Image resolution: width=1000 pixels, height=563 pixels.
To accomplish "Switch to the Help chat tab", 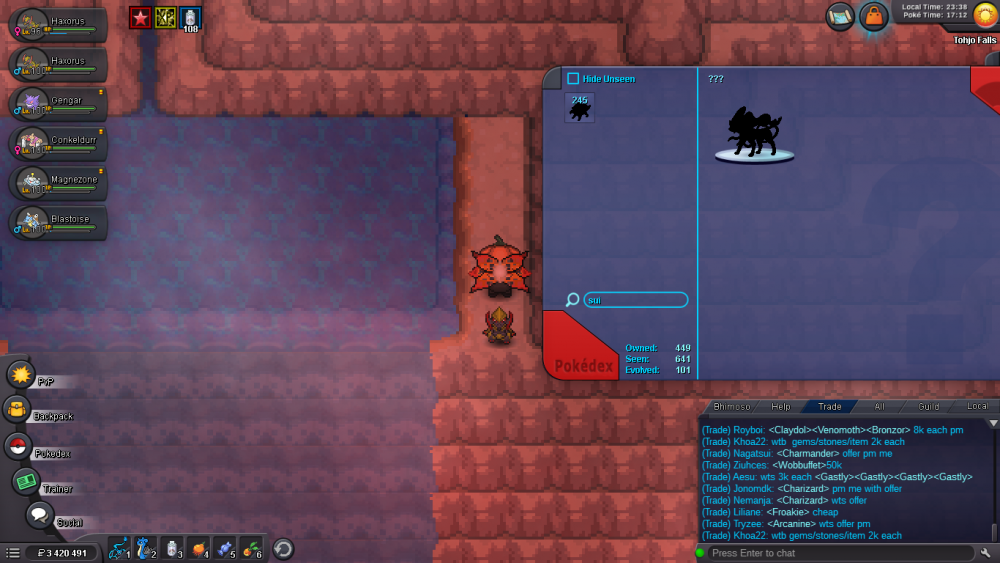I will click(780, 407).
